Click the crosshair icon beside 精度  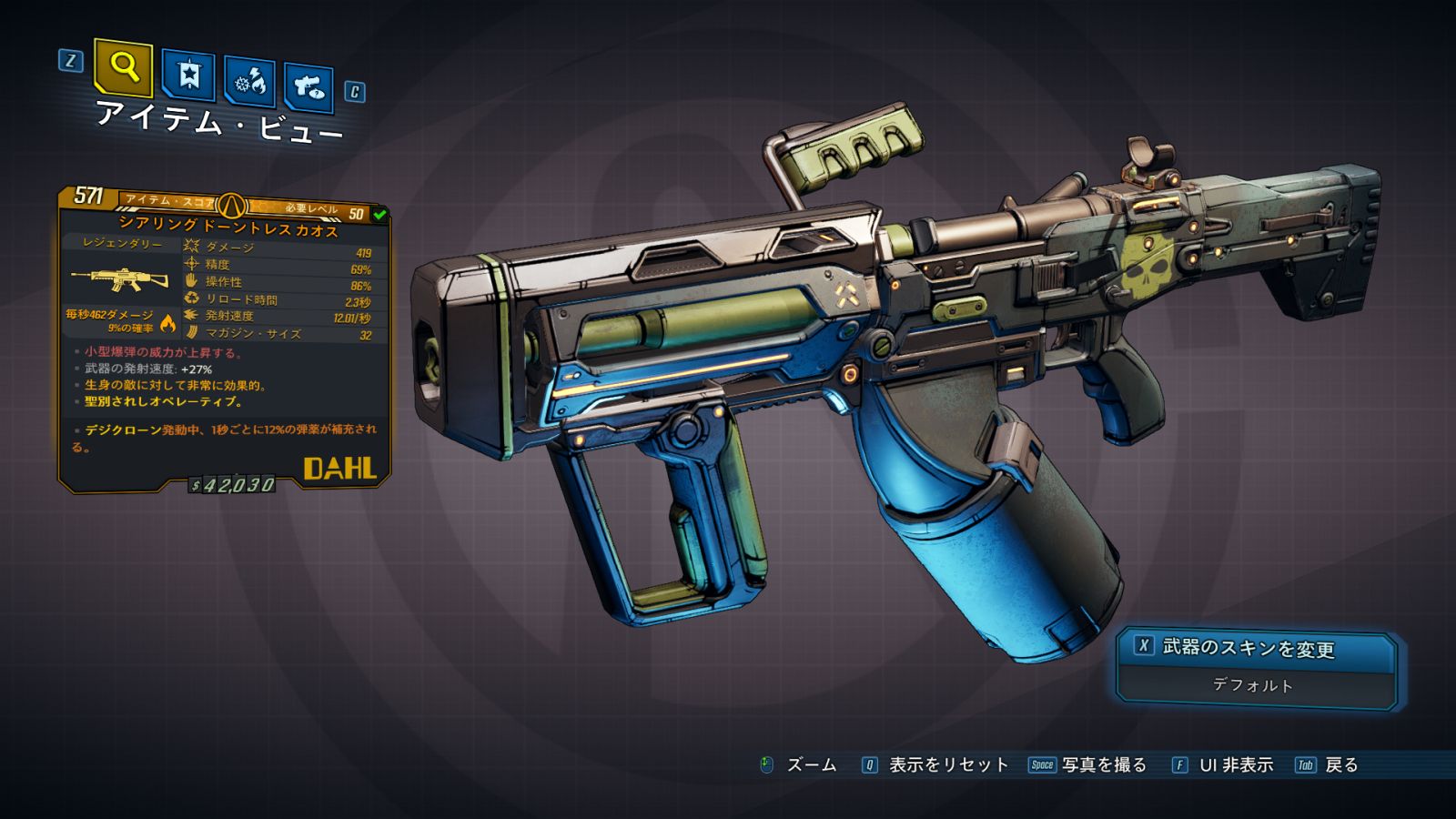pyautogui.click(x=191, y=263)
